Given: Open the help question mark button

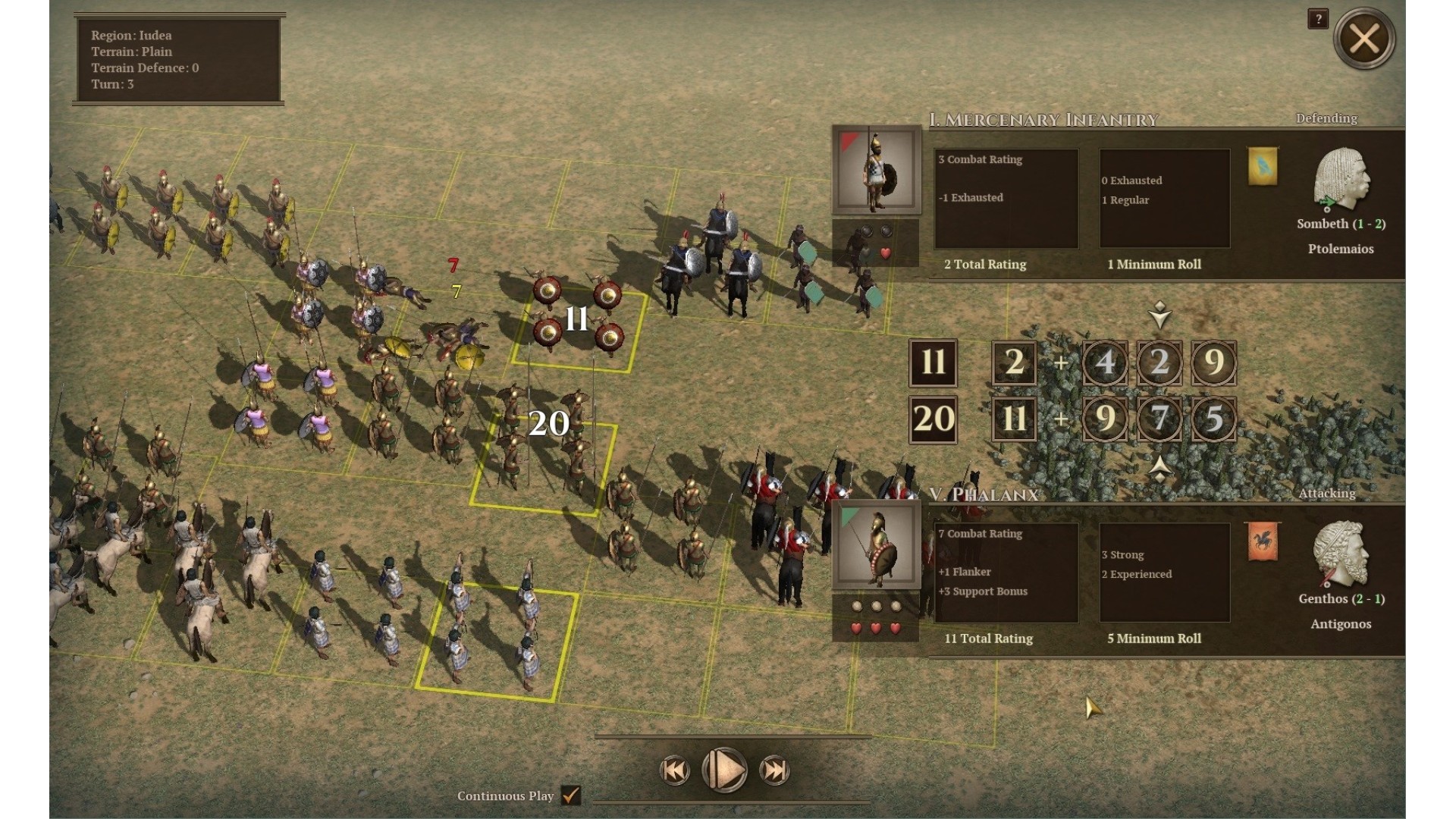Looking at the screenshot, I should tap(1318, 19).
